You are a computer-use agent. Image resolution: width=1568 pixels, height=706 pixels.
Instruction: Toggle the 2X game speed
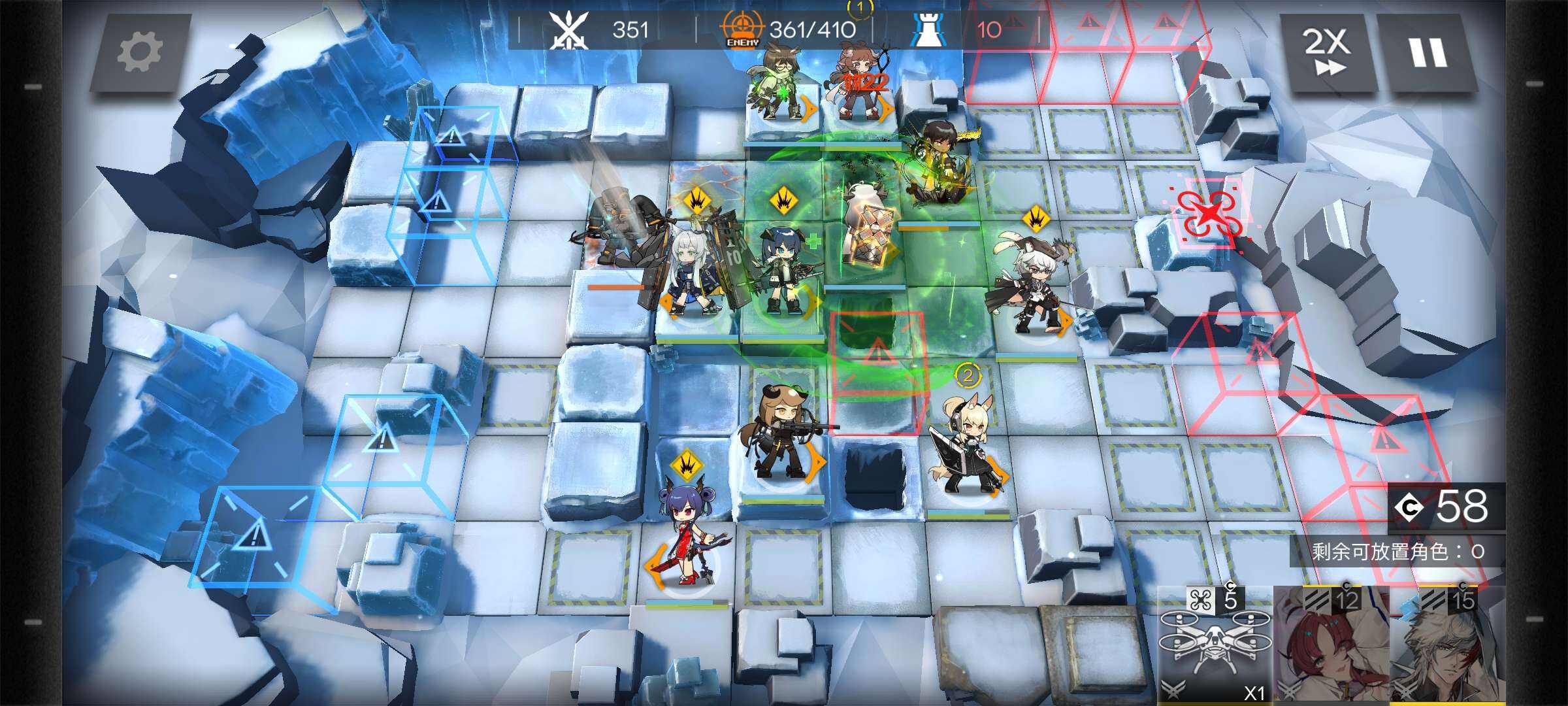click(x=1327, y=52)
